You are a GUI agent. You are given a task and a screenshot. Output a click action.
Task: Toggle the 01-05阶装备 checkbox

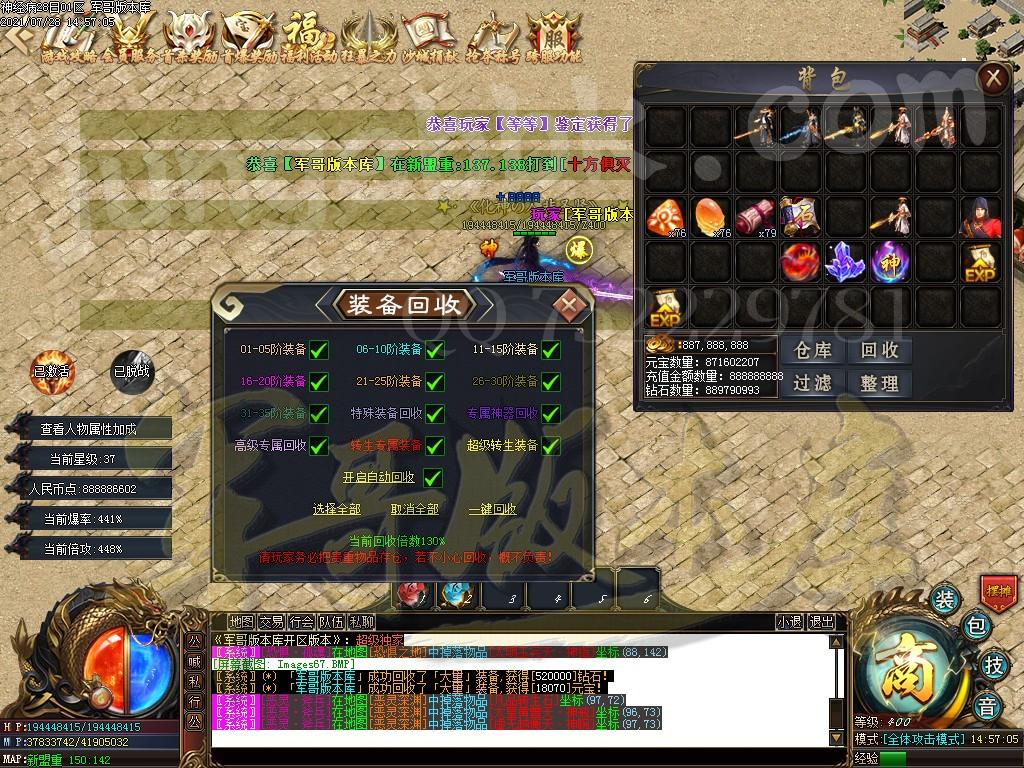(319, 350)
